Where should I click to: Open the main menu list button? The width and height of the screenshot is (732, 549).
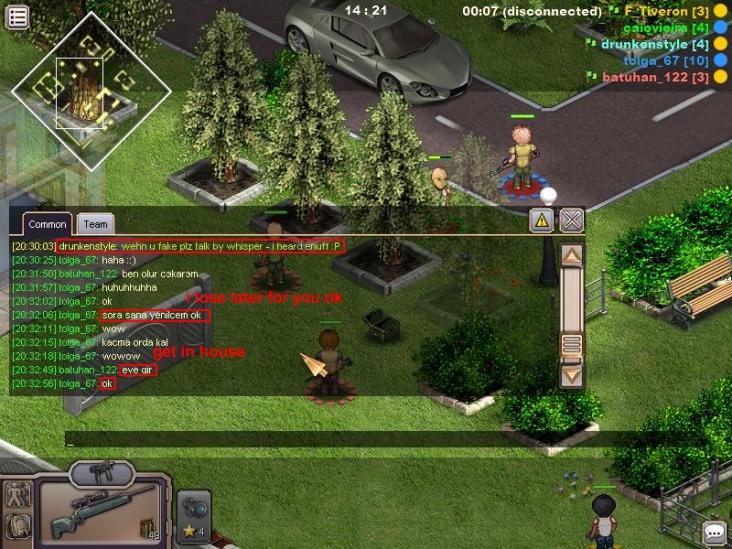tap(17, 15)
